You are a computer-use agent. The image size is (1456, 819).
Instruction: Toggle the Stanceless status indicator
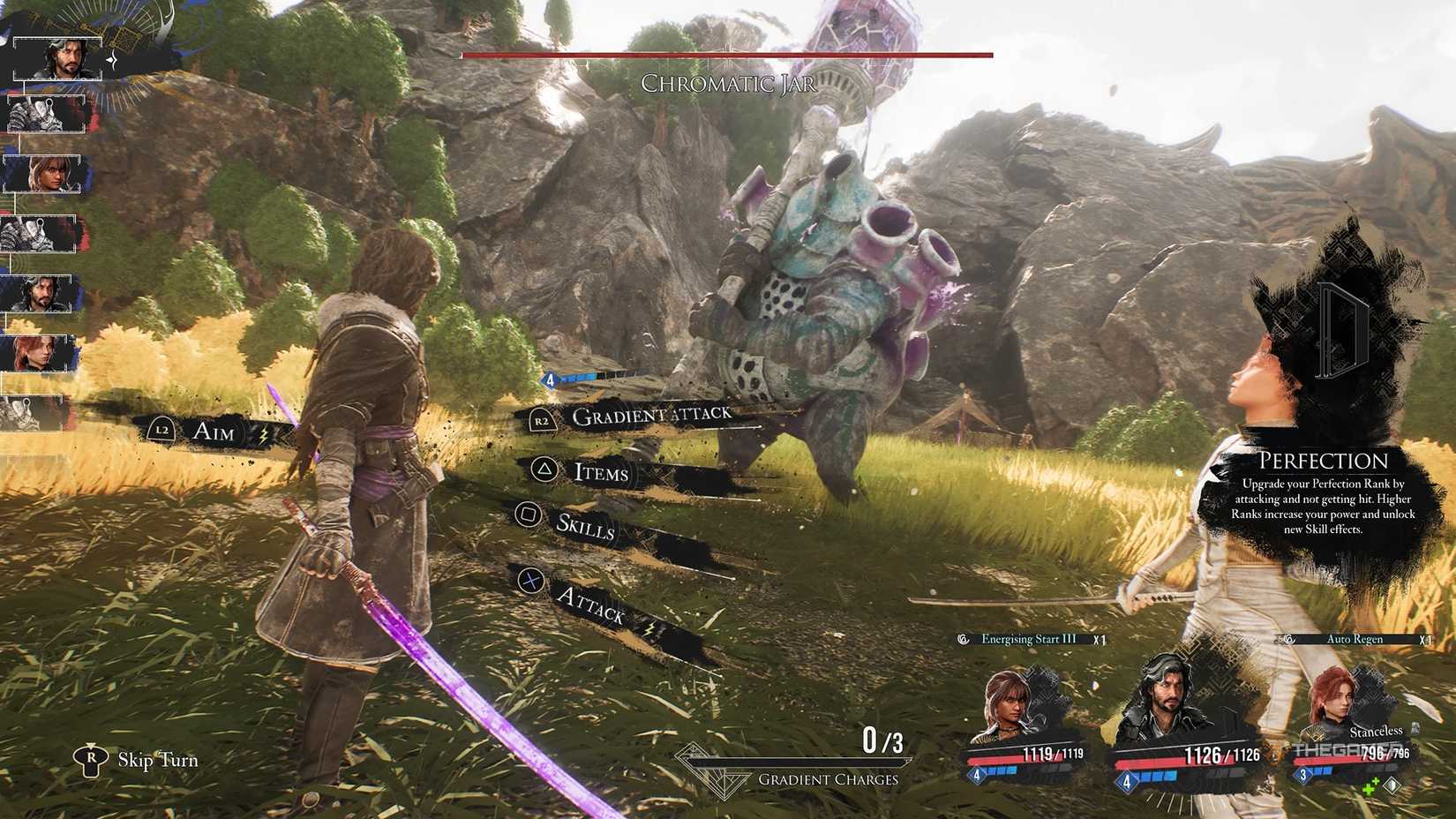pos(1377,731)
